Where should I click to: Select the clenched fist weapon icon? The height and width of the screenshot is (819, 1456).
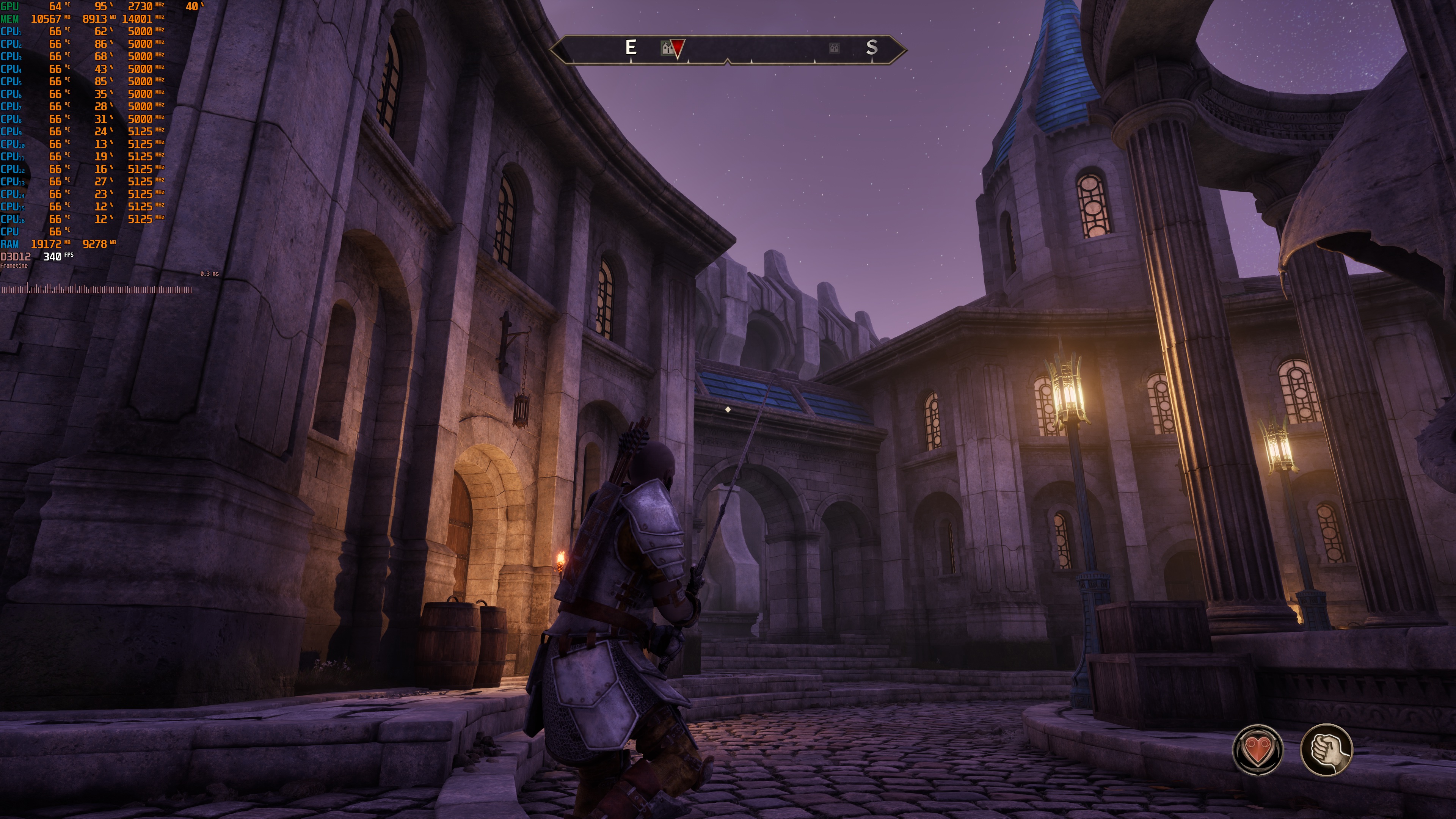pyautogui.click(x=1326, y=750)
